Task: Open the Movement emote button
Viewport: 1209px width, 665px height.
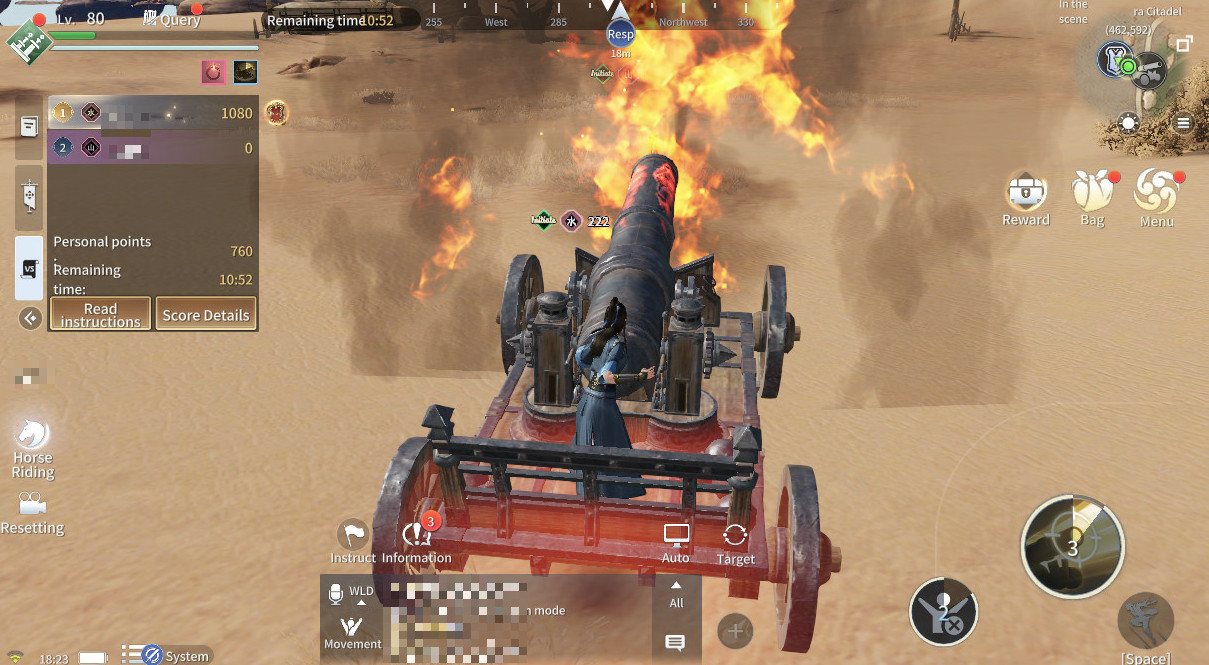Action: click(x=352, y=631)
